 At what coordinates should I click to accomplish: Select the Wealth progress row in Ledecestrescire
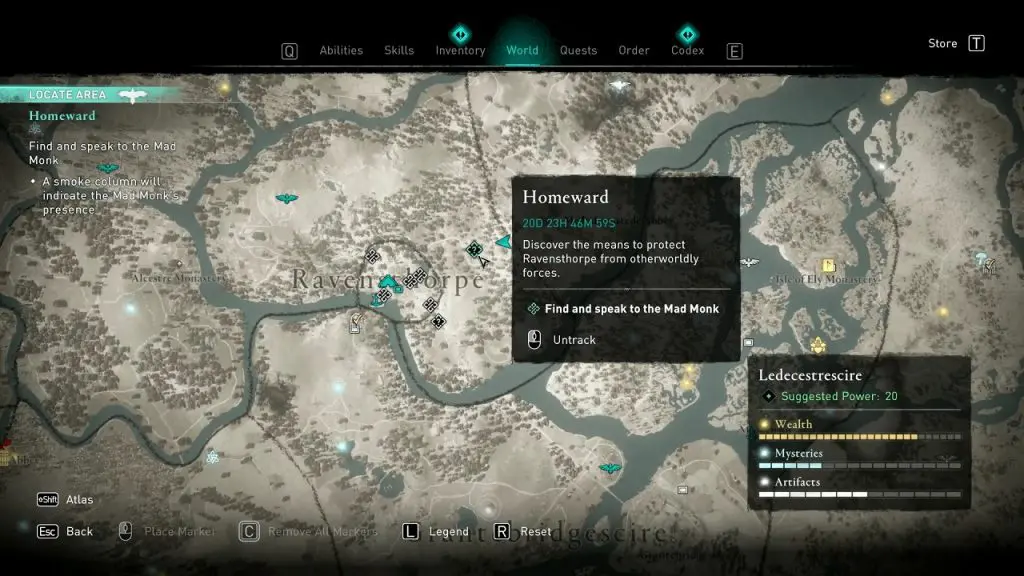pos(859,430)
